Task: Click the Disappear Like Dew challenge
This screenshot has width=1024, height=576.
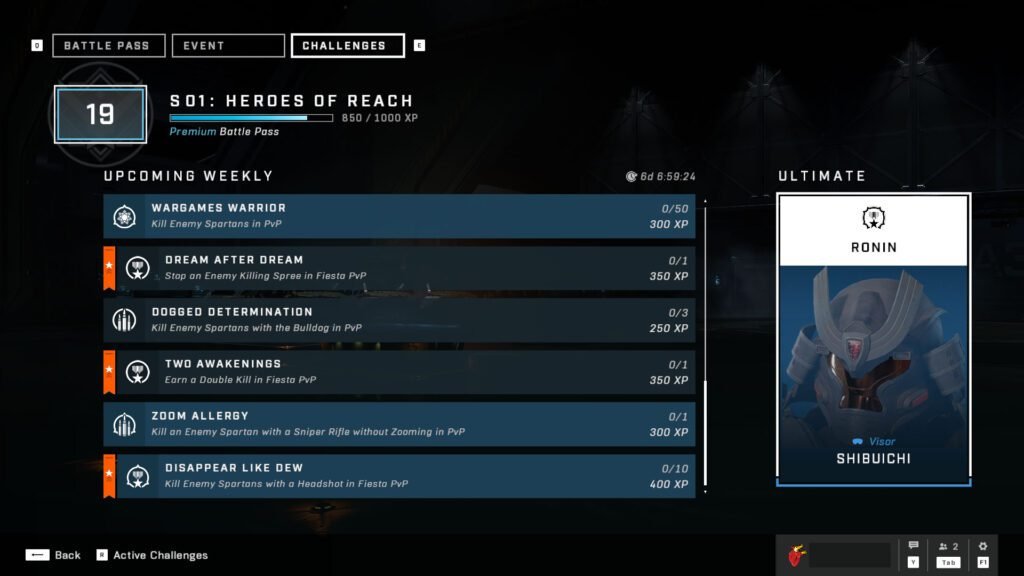Action: (x=399, y=476)
